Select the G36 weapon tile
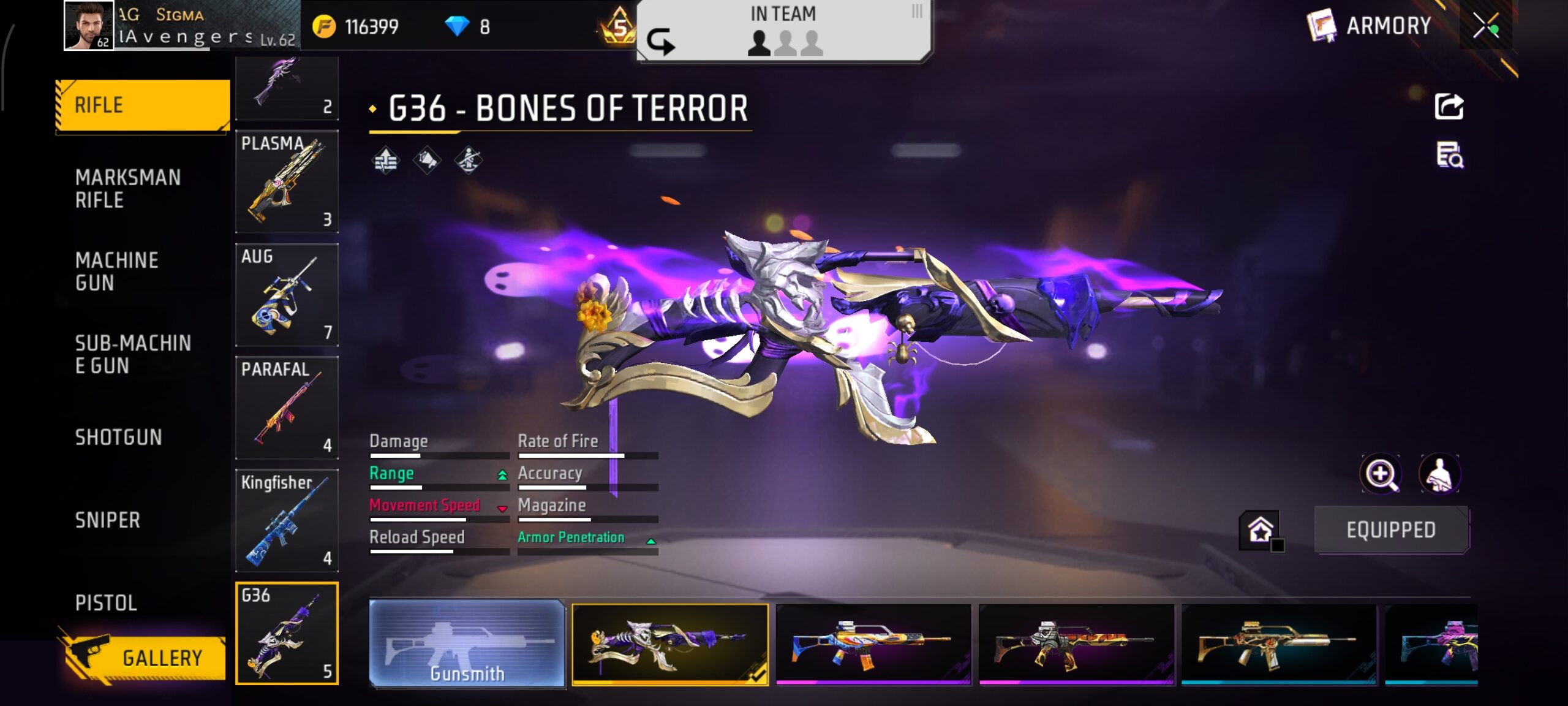 [x=287, y=633]
